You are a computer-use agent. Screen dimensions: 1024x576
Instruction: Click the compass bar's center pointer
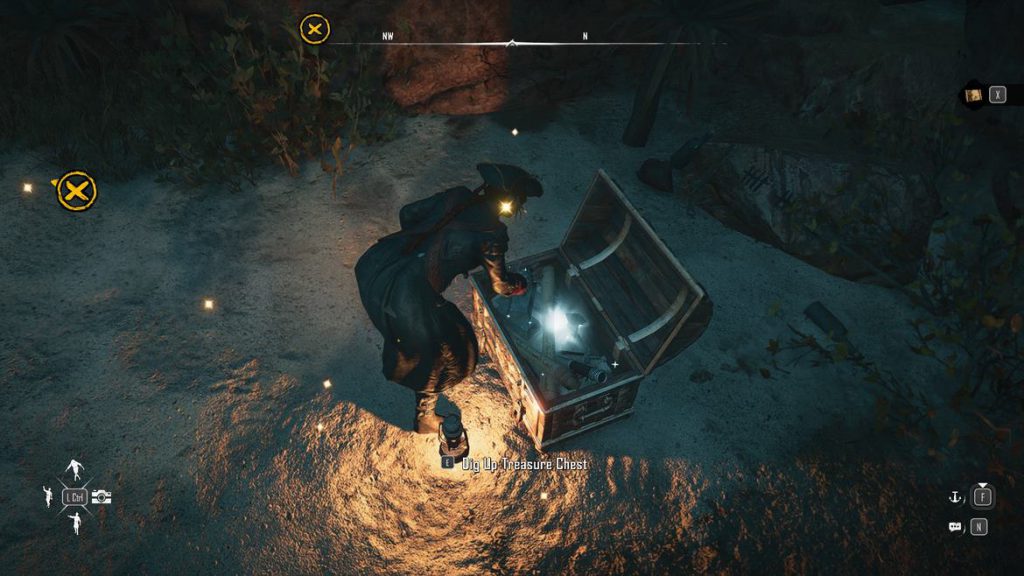(512, 43)
